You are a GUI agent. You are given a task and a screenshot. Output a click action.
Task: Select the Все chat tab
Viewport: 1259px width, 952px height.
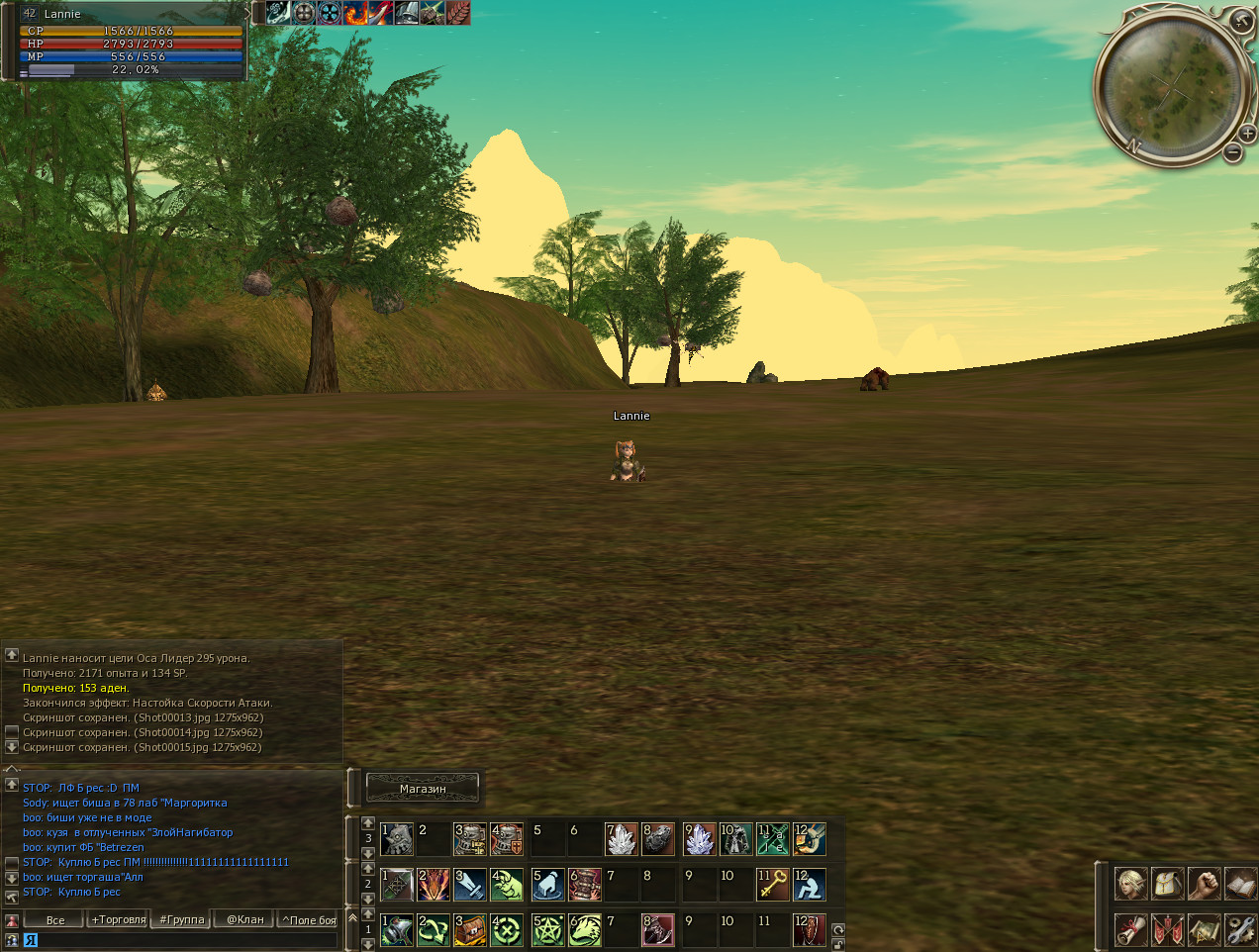pos(55,919)
